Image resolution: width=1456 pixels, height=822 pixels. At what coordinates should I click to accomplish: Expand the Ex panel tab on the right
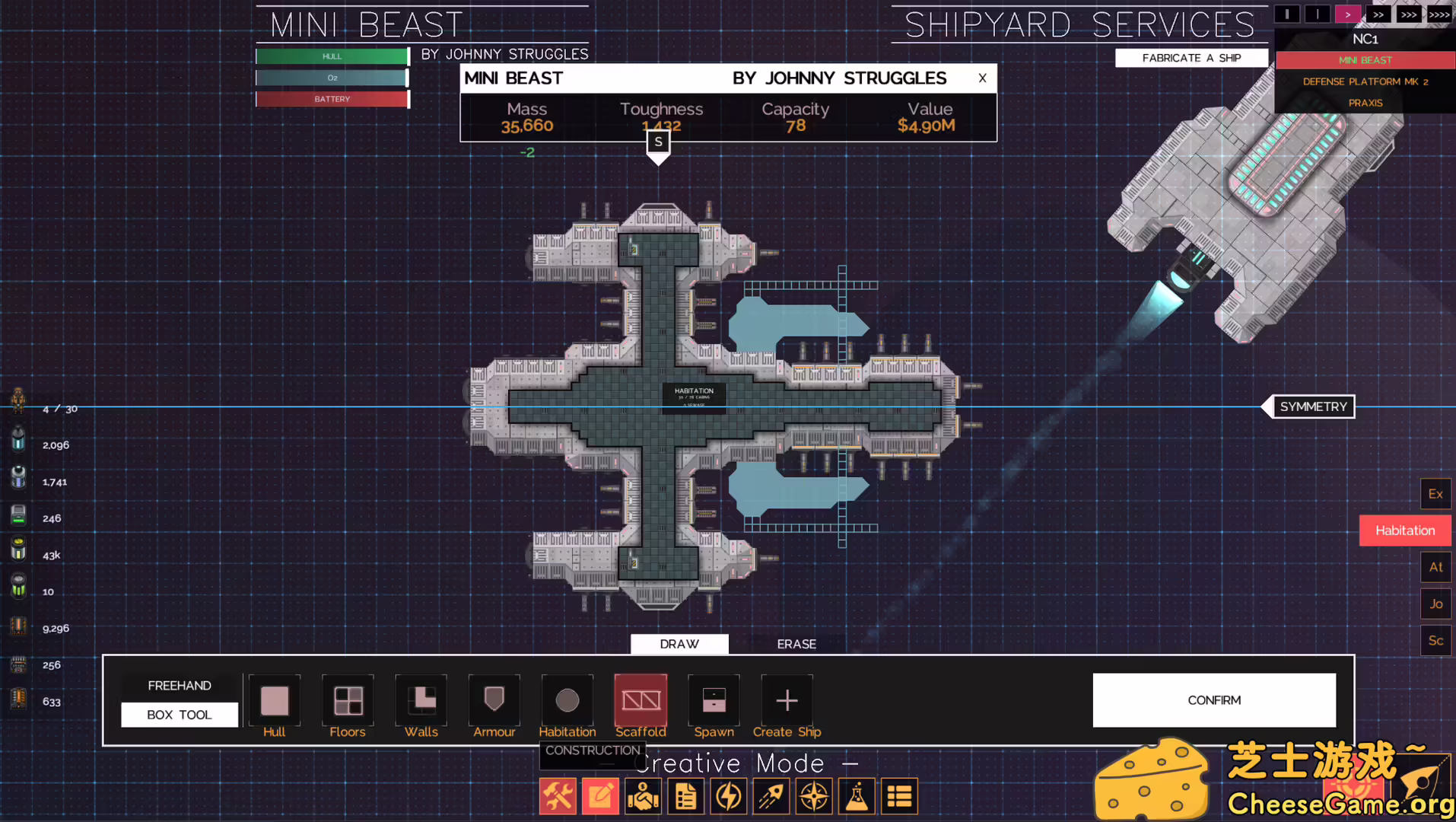[x=1435, y=493]
